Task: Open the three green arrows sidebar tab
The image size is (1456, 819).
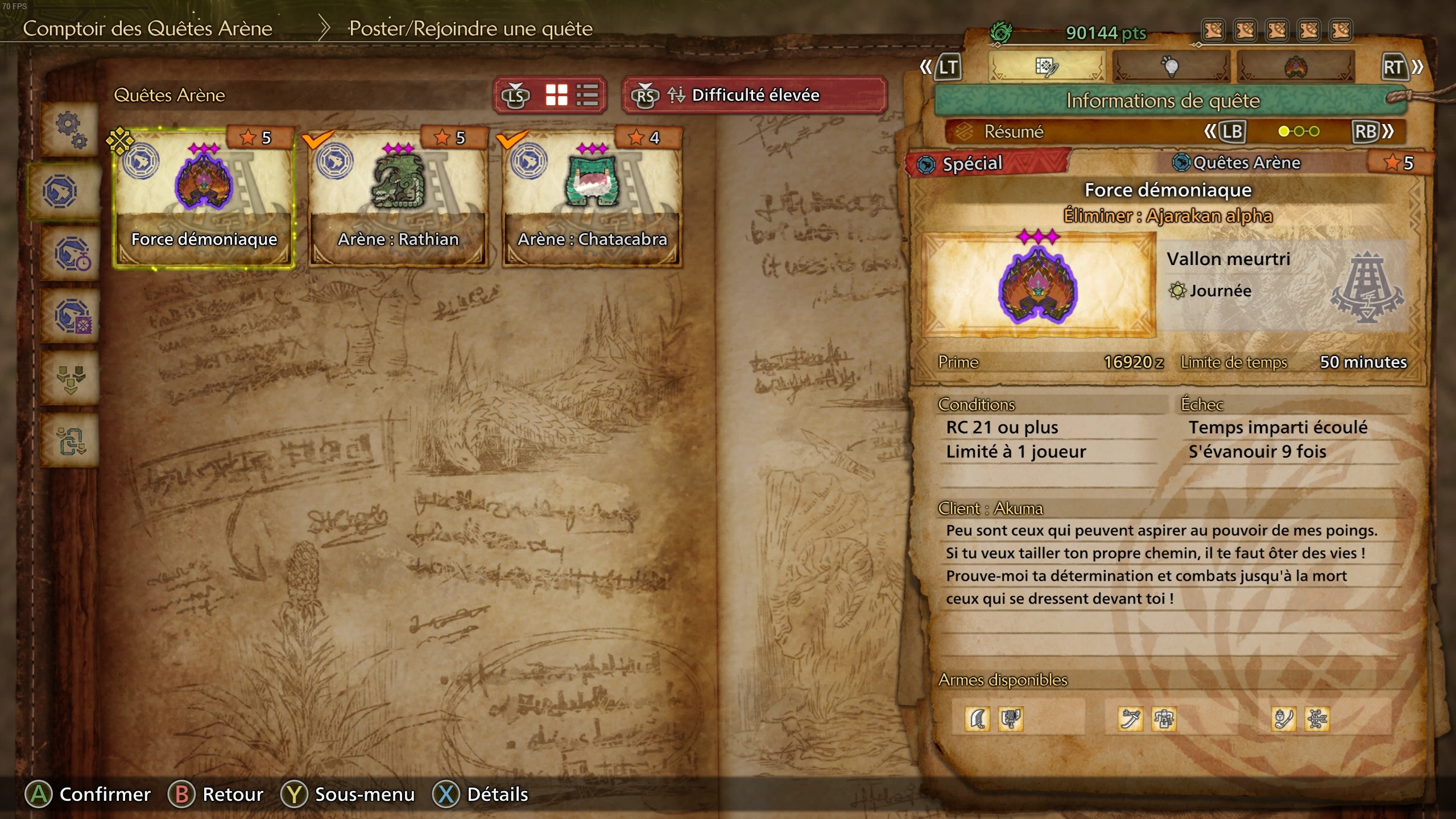Action: 72,378
